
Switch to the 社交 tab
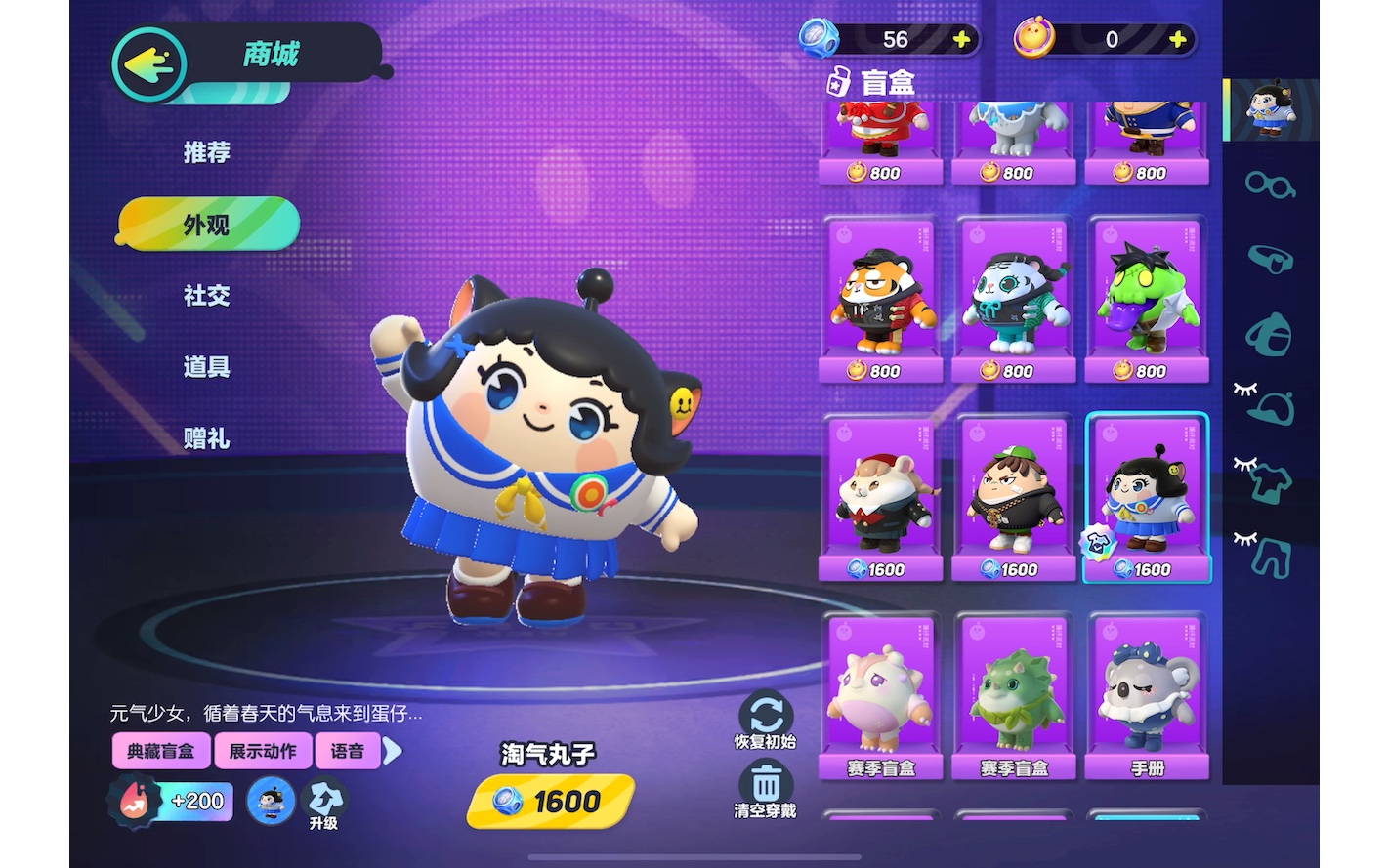206,296
